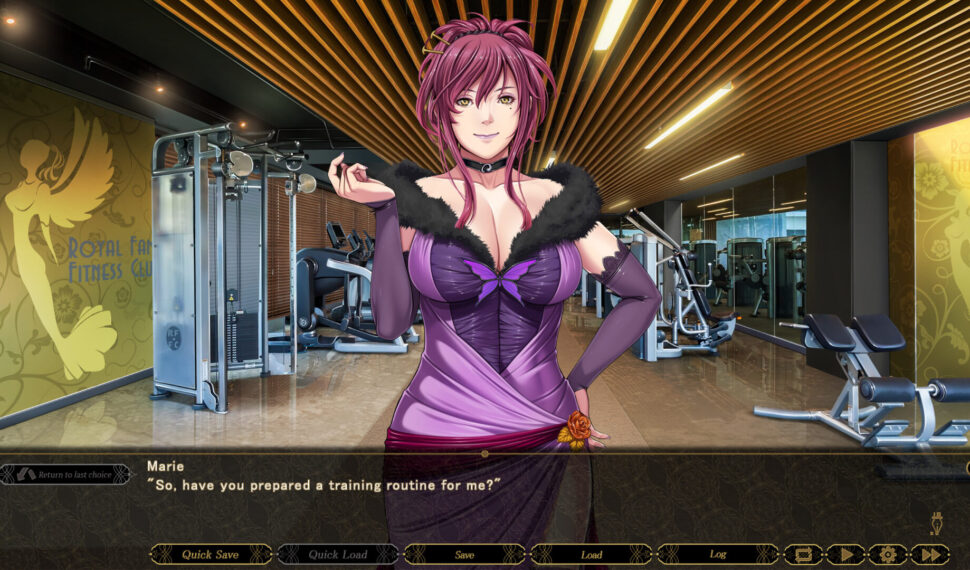Open the Load menu
The image size is (970, 570).
[x=591, y=554]
